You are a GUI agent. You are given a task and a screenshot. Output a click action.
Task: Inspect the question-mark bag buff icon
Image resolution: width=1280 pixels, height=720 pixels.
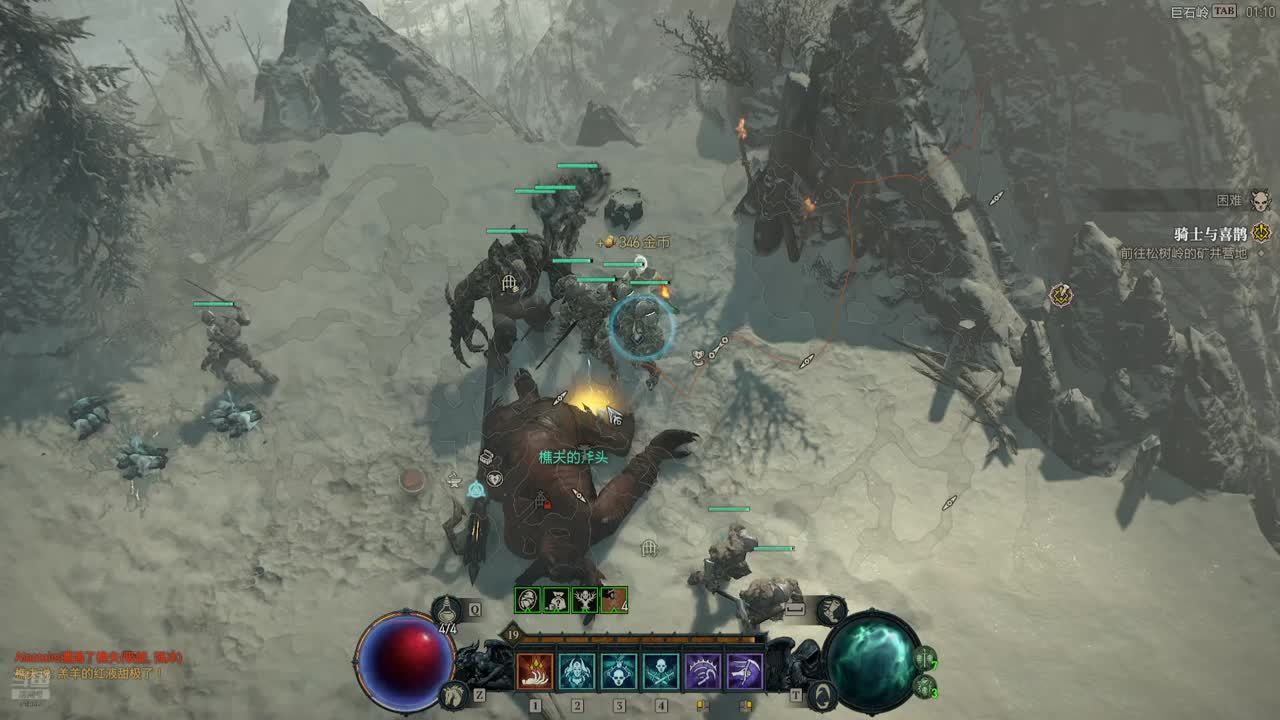(556, 600)
